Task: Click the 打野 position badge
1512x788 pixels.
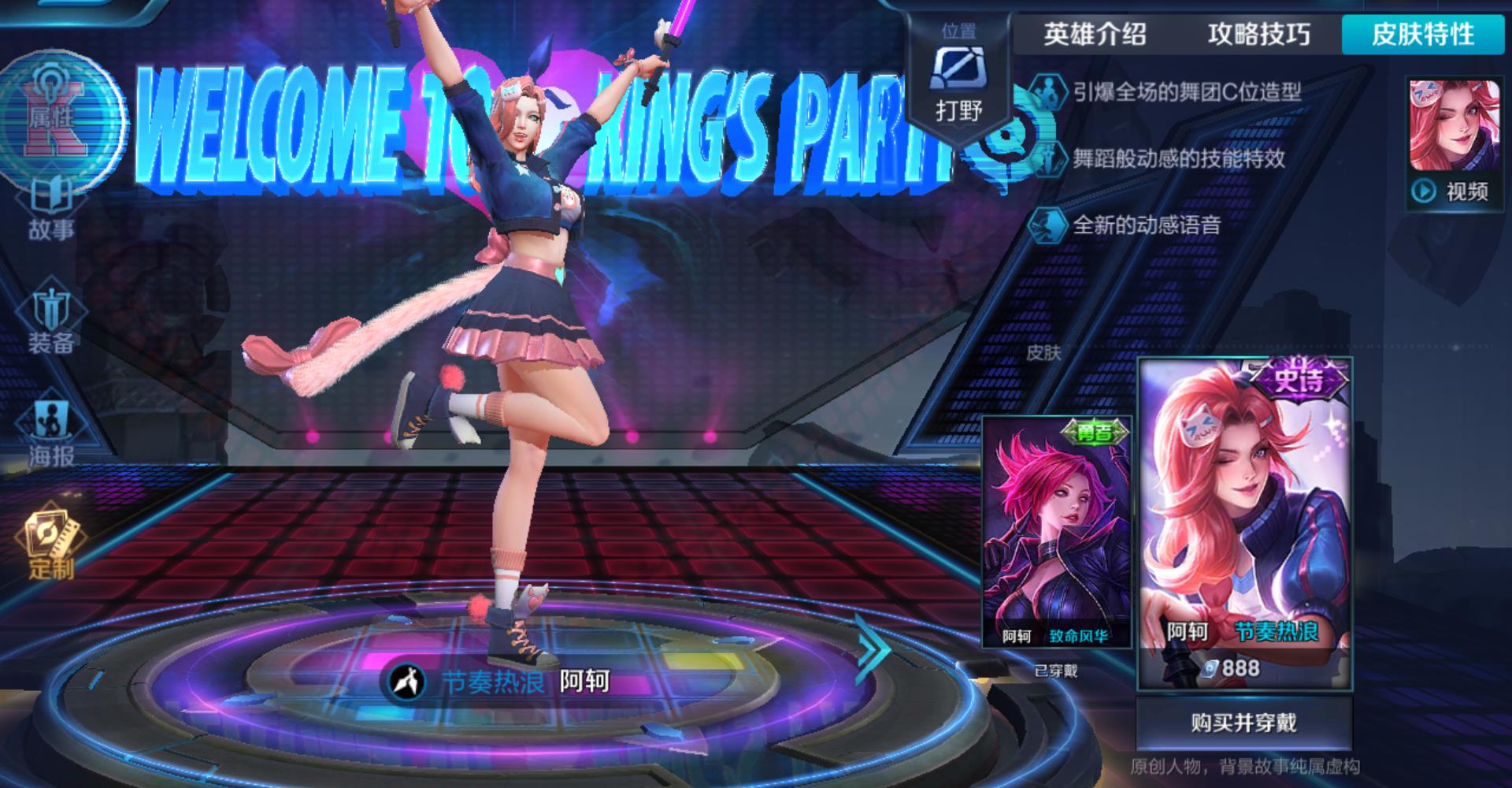Action: tap(958, 79)
